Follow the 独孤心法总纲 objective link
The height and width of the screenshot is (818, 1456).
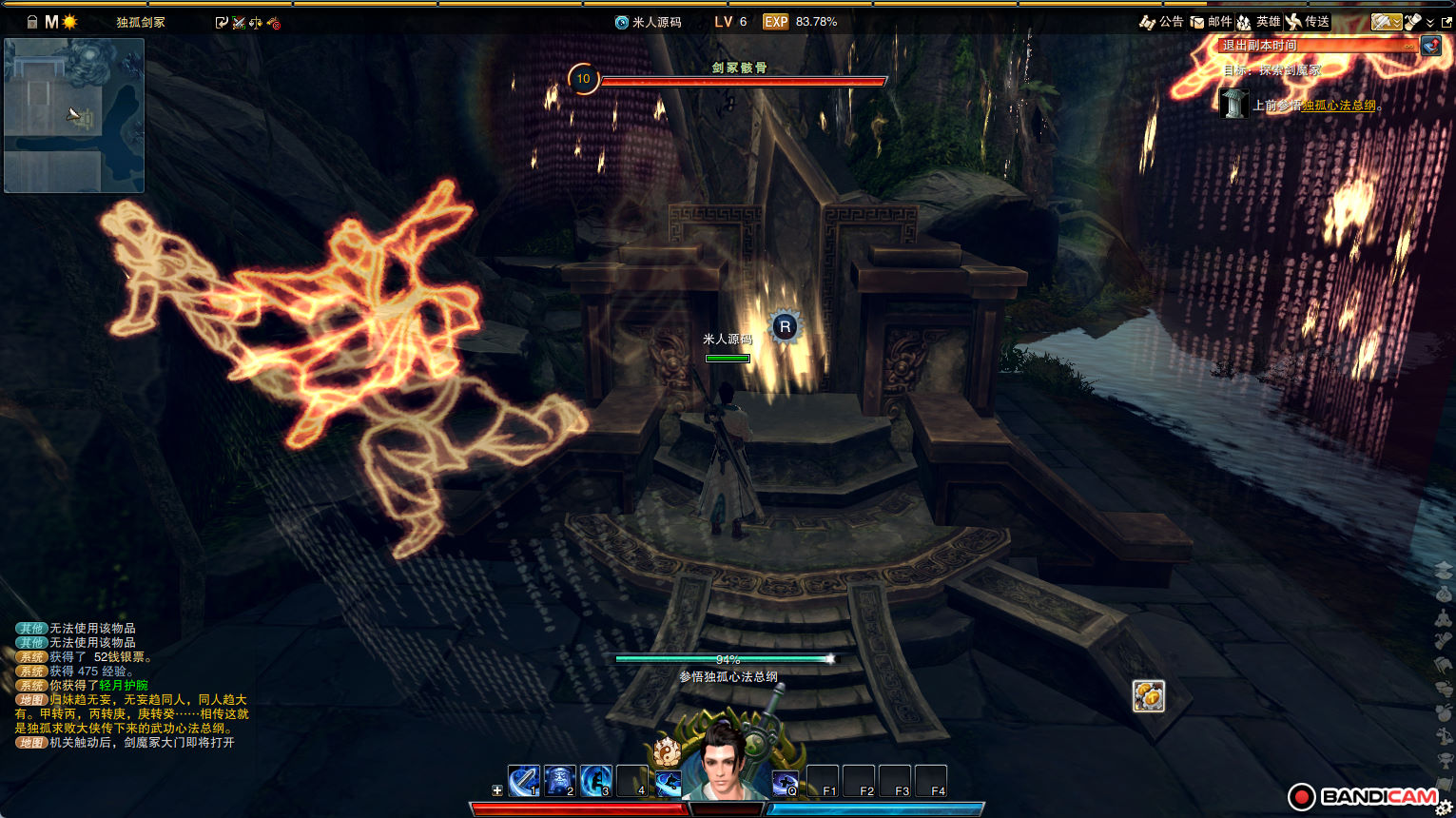(1338, 106)
